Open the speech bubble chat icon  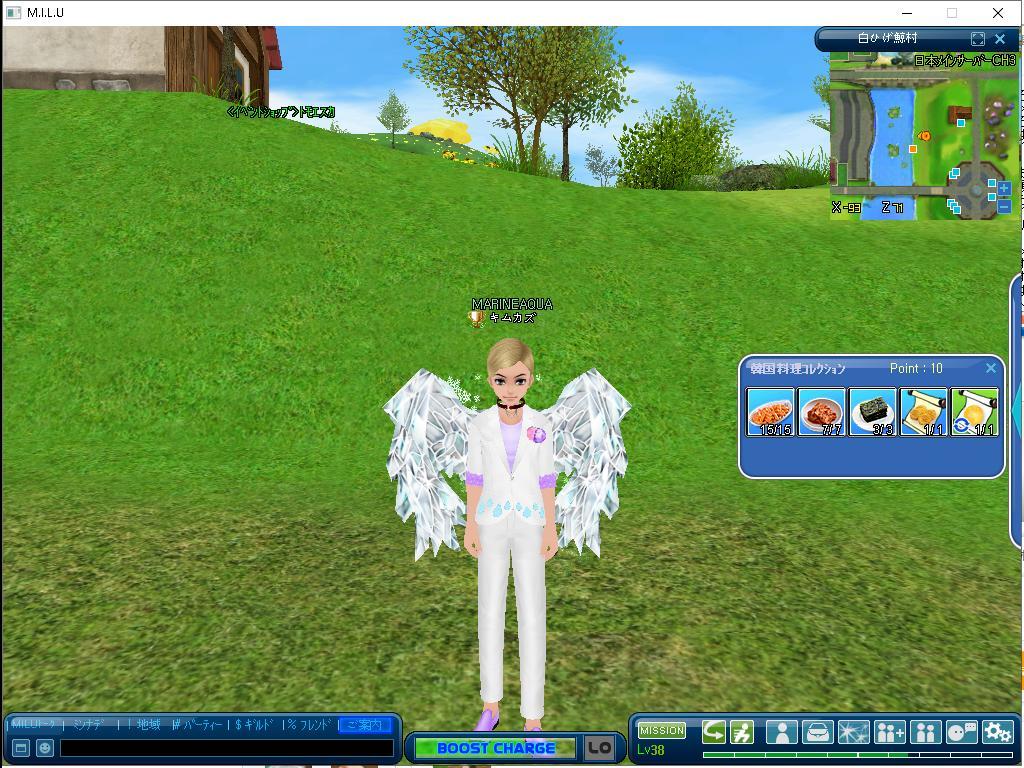pyautogui.click(x=961, y=732)
